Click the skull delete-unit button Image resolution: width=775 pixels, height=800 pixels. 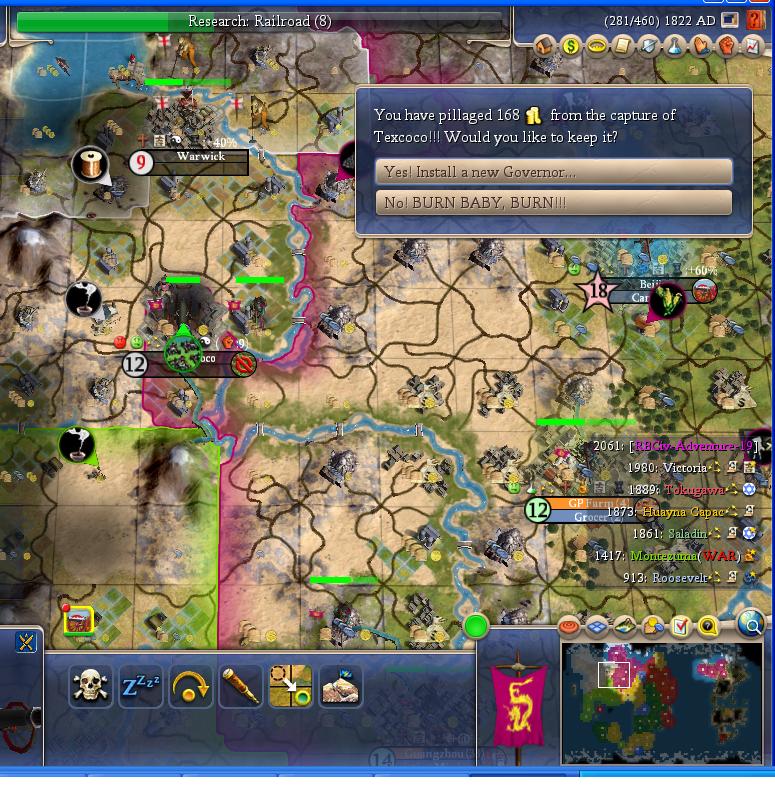tap(90, 686)
